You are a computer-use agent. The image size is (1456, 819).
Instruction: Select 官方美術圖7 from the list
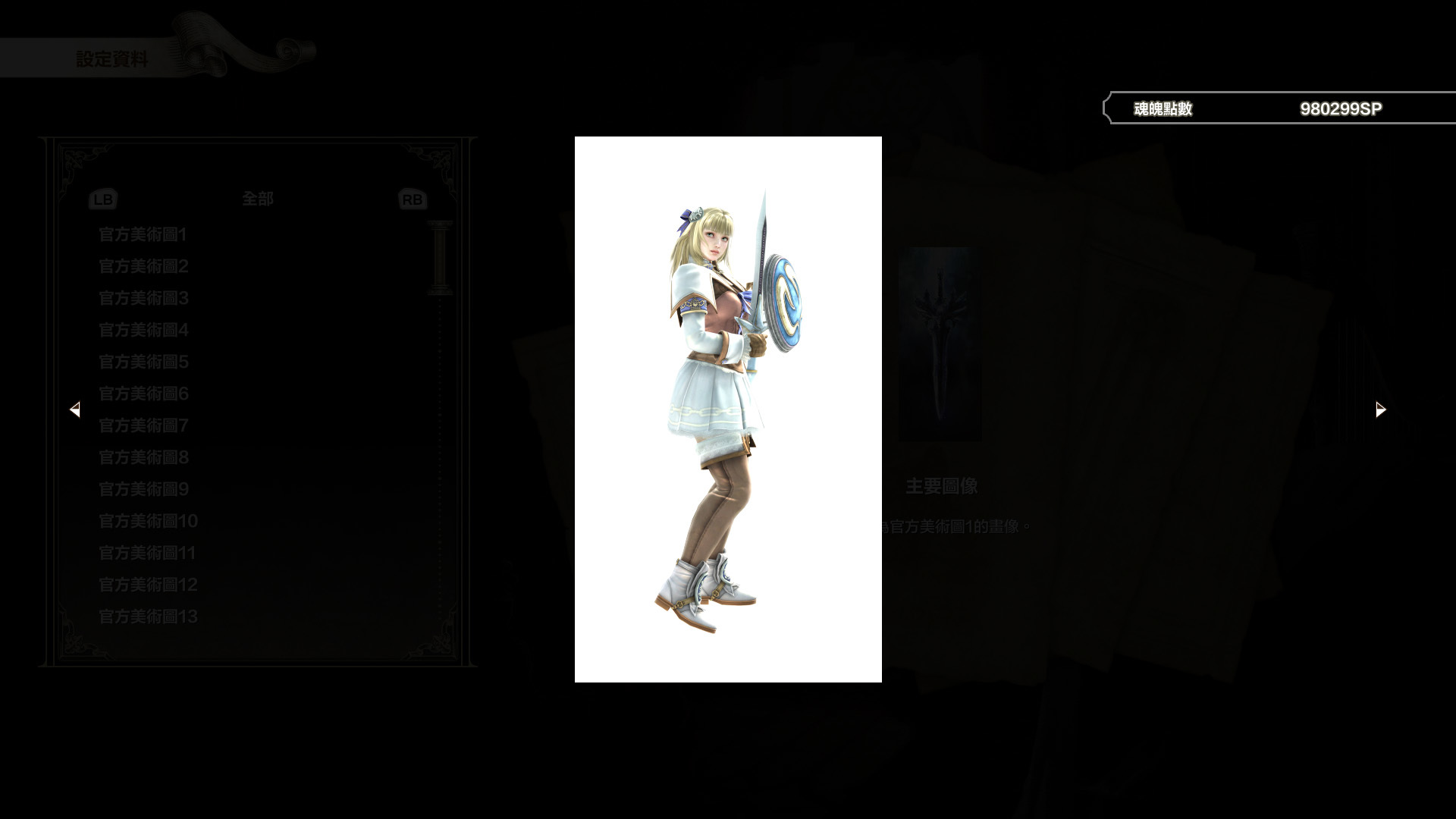point(143,426)
